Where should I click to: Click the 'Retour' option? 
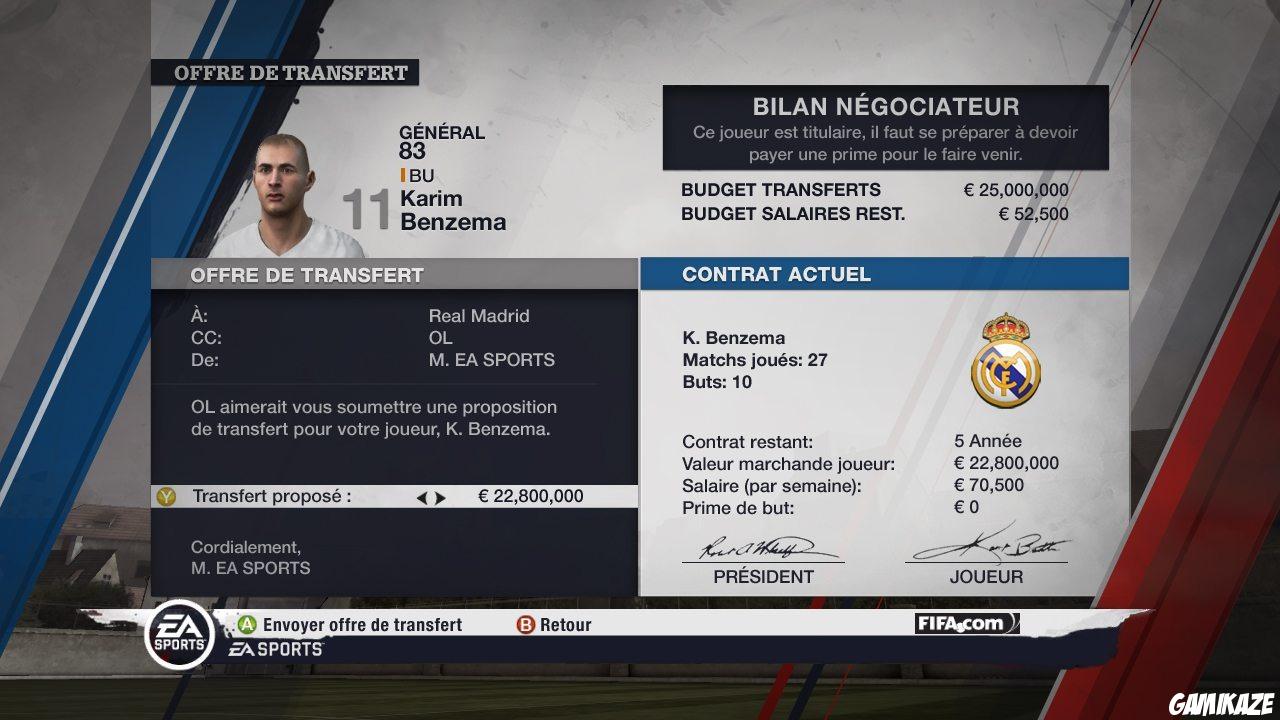click(565, 624)
